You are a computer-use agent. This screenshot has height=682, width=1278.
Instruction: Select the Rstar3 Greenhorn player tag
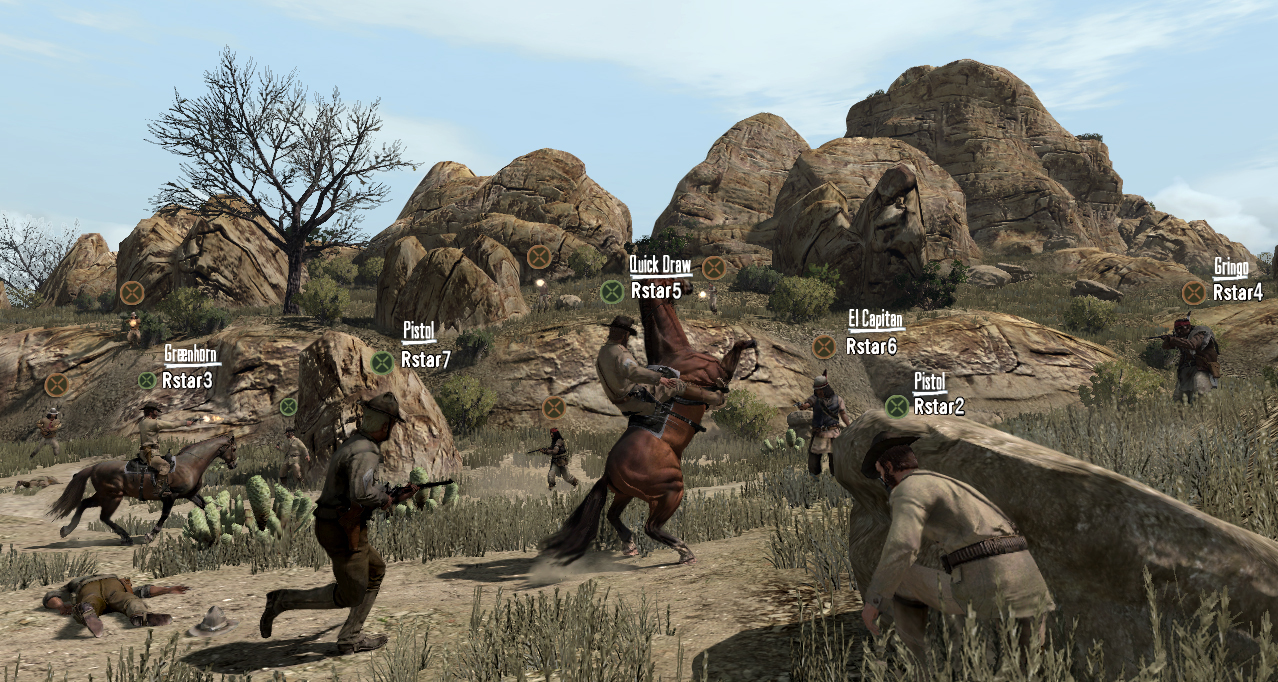pos(187,380)
